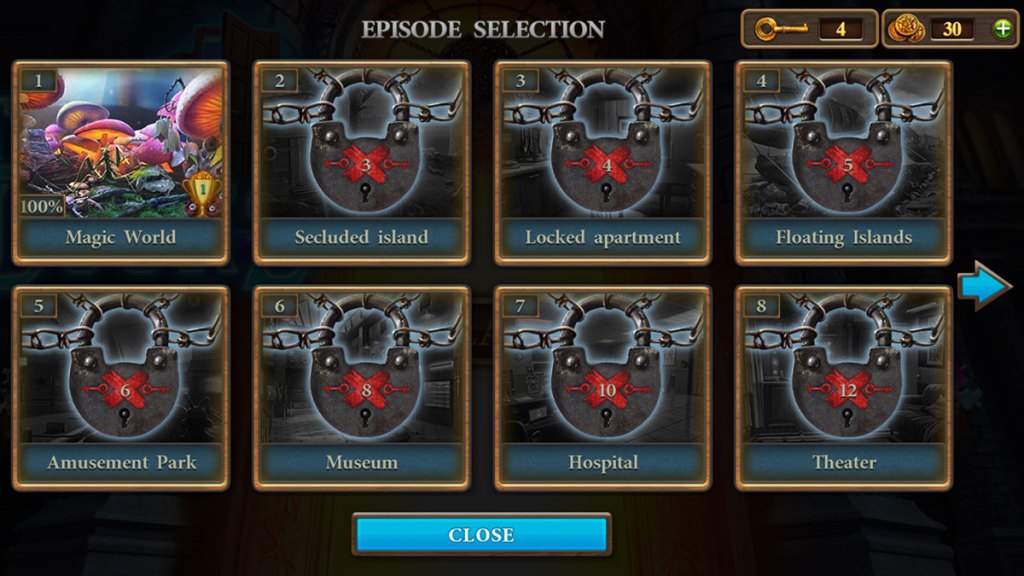Image resolution: width=1024 pixels, height=576 pixels.
Task: Close the episode selection screen
Action: 481,535
